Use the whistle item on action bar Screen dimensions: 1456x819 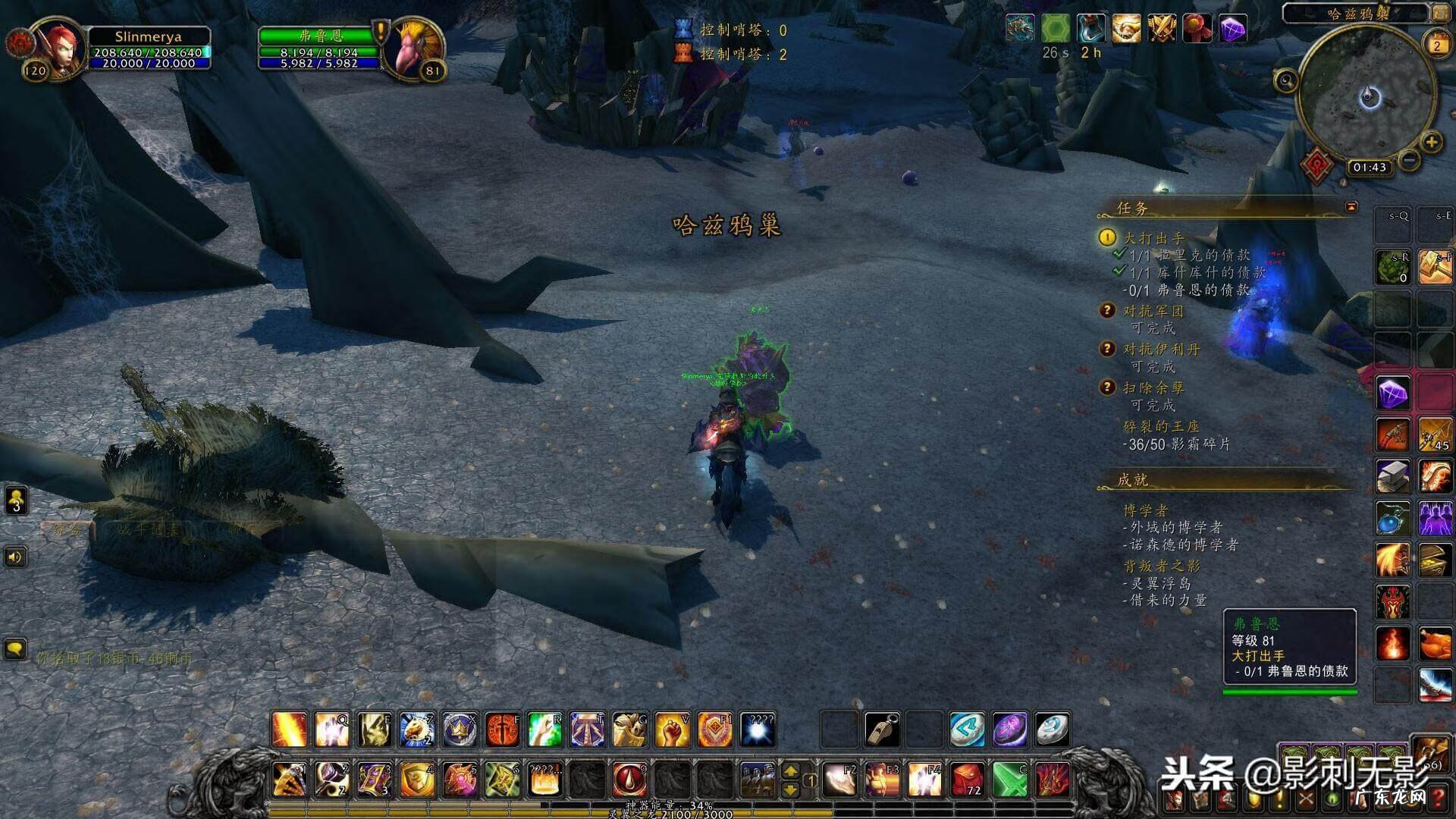882,730
